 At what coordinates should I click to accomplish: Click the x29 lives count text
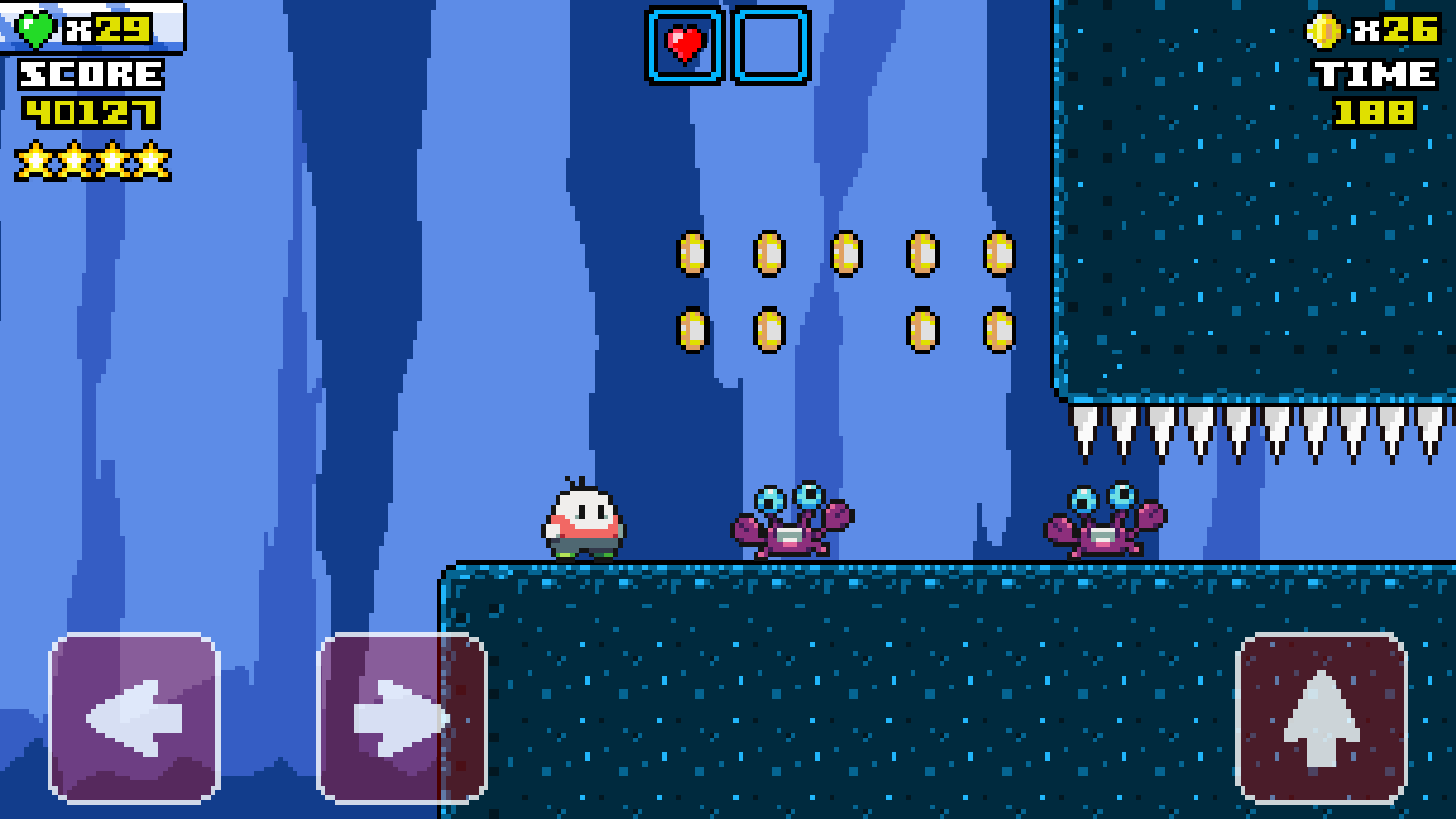point(106,29)
